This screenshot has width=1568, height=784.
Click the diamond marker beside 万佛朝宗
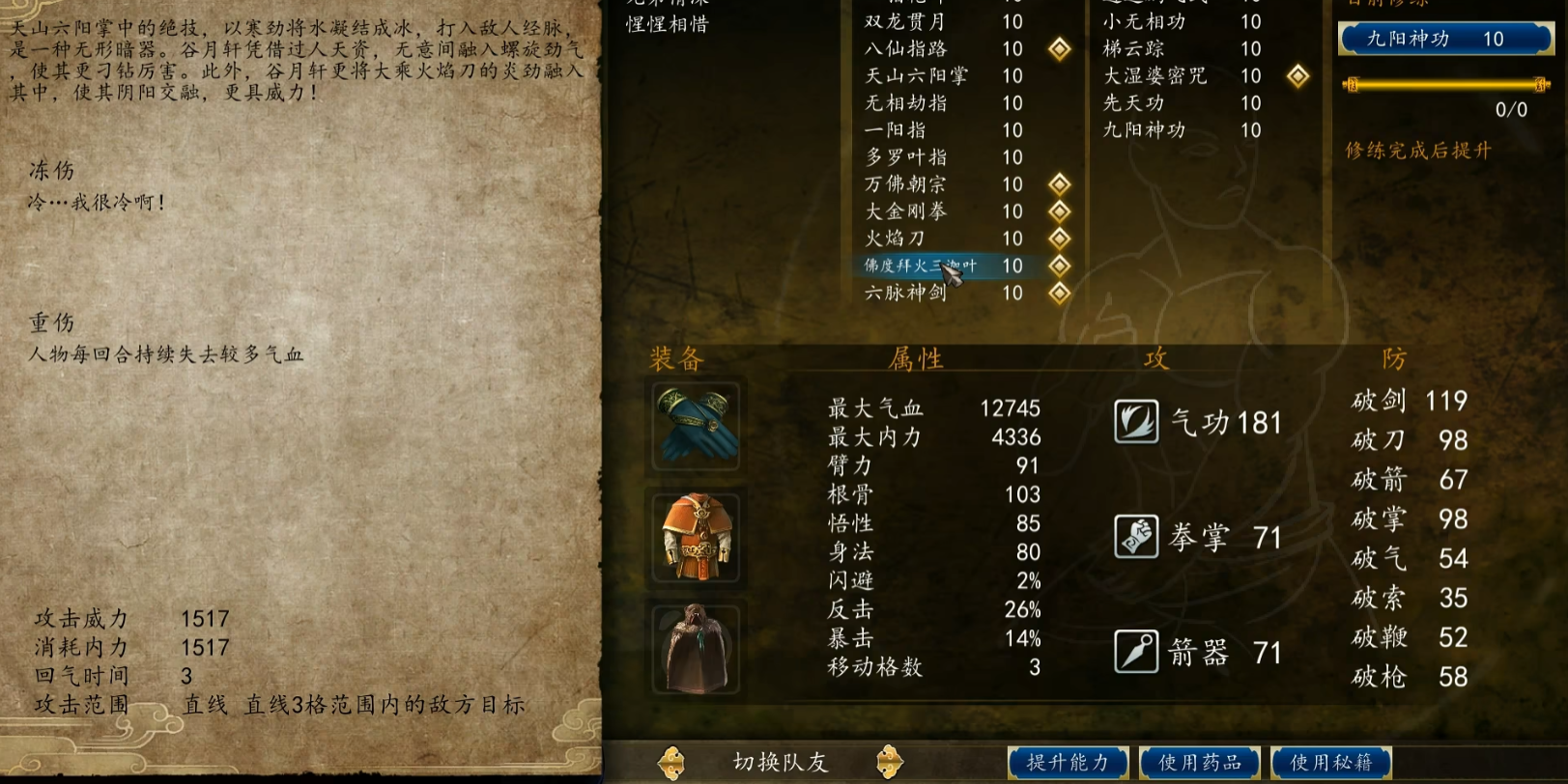click(1060, 184)
